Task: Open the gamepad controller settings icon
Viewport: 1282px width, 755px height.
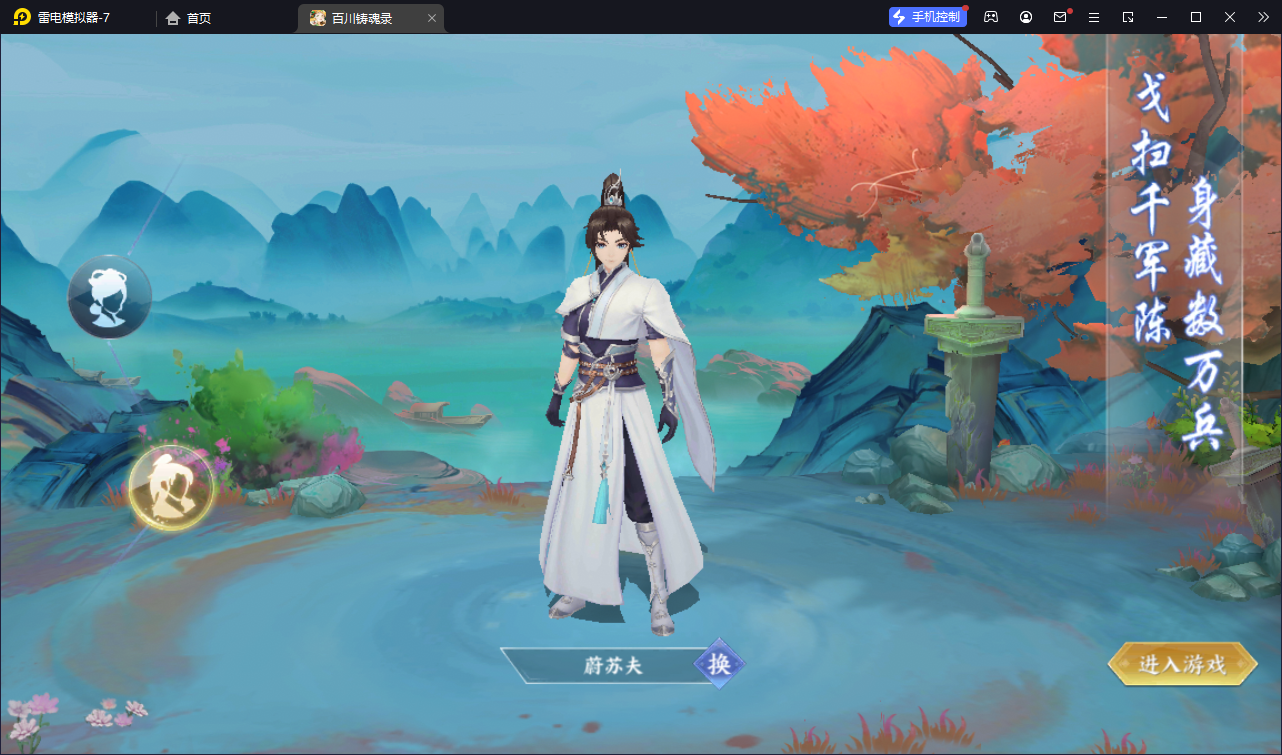Action: 990,17
